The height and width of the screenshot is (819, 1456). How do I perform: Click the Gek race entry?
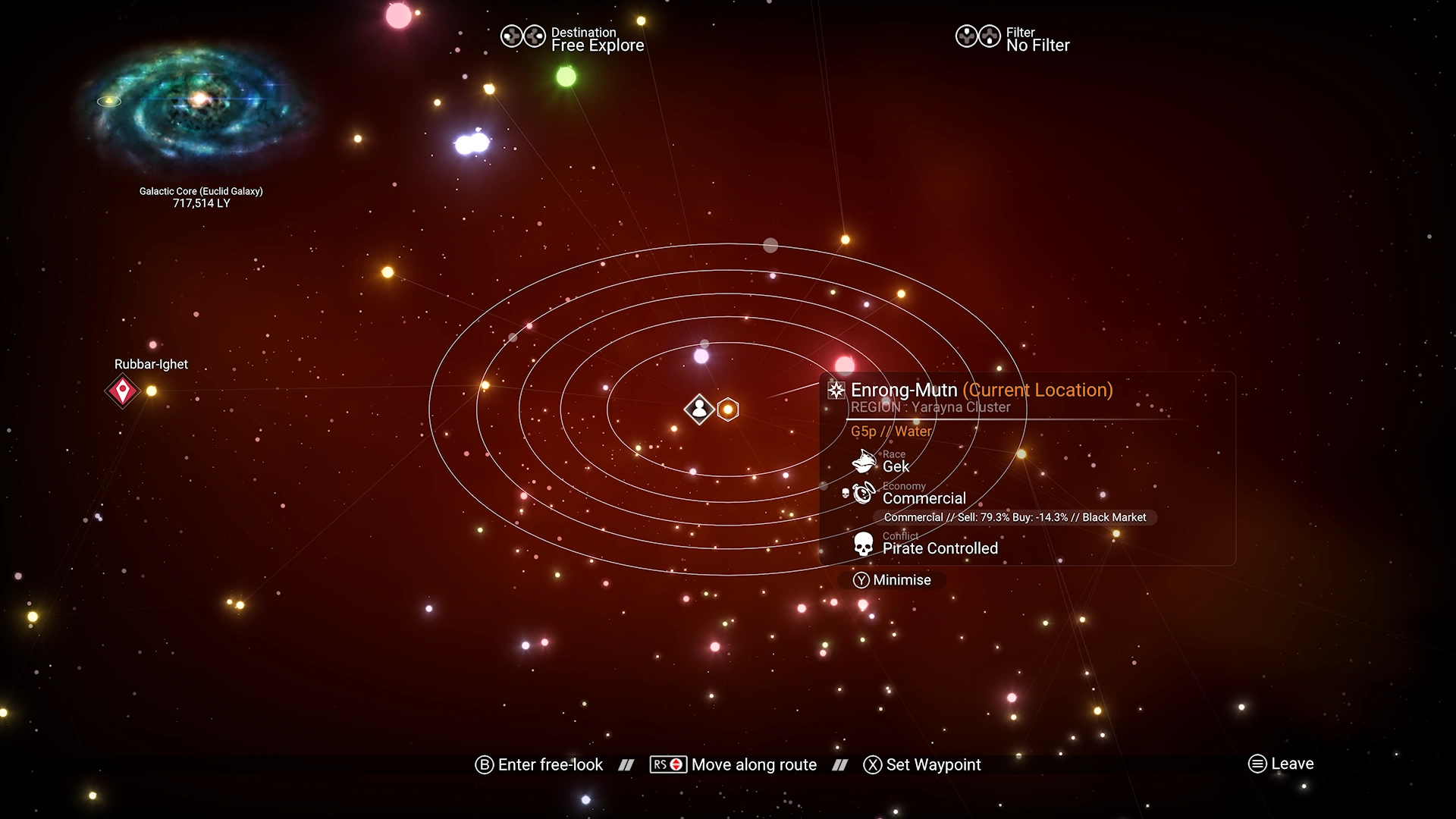point(896,466)
